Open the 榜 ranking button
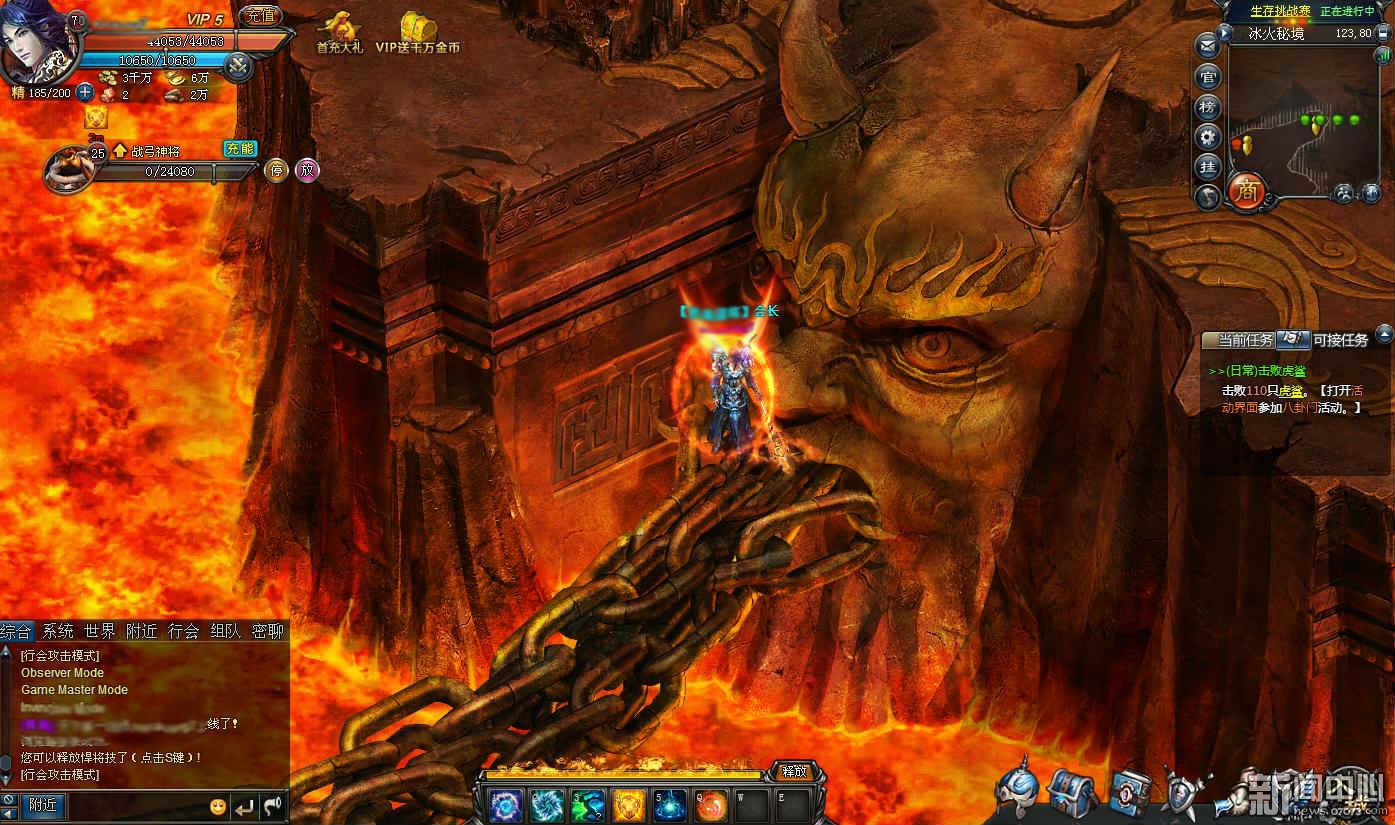The height and width of the screenshot is (825, 1395). pos(1208,107)
